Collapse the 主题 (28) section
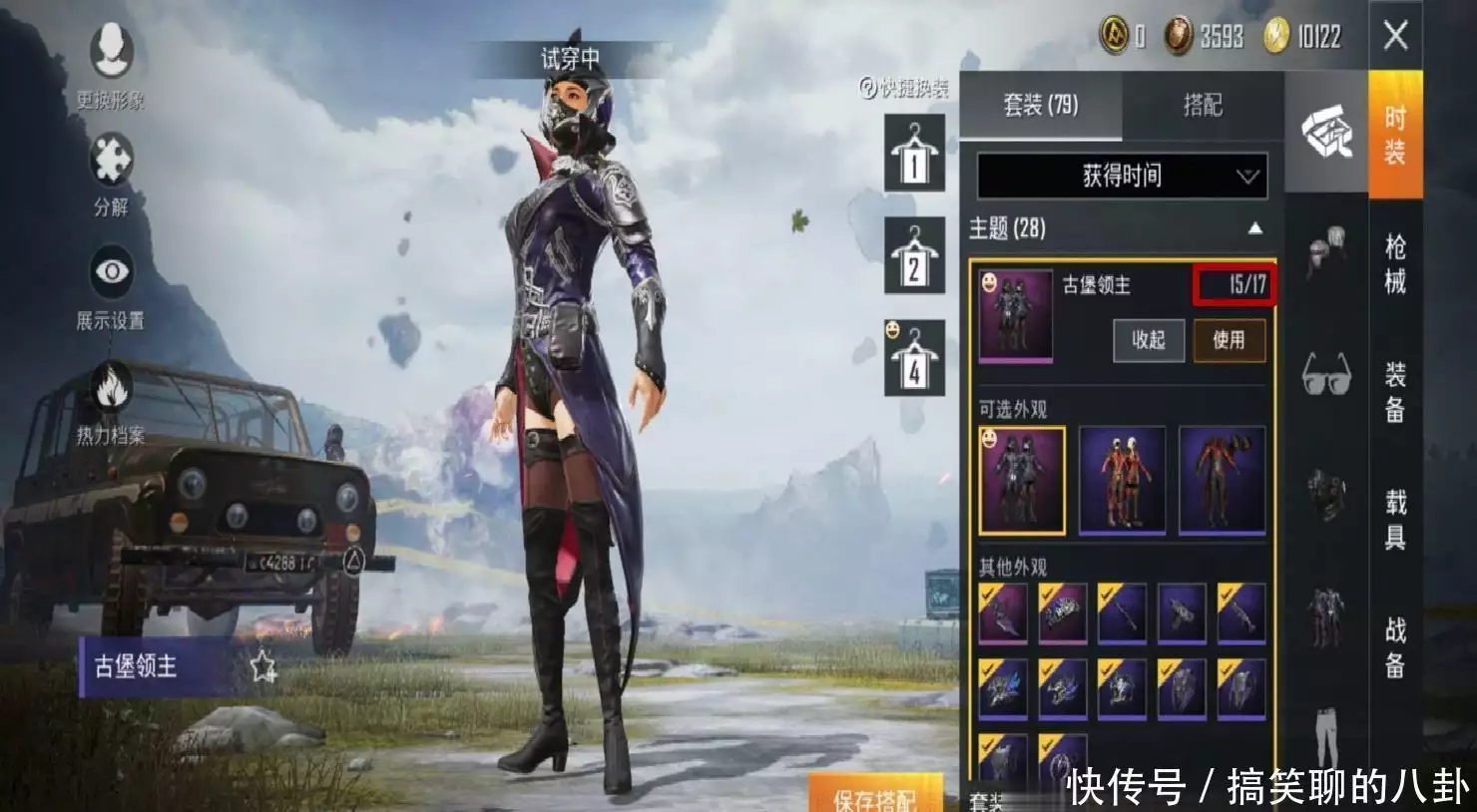The image size is (1477, 812). (1254, 228)
